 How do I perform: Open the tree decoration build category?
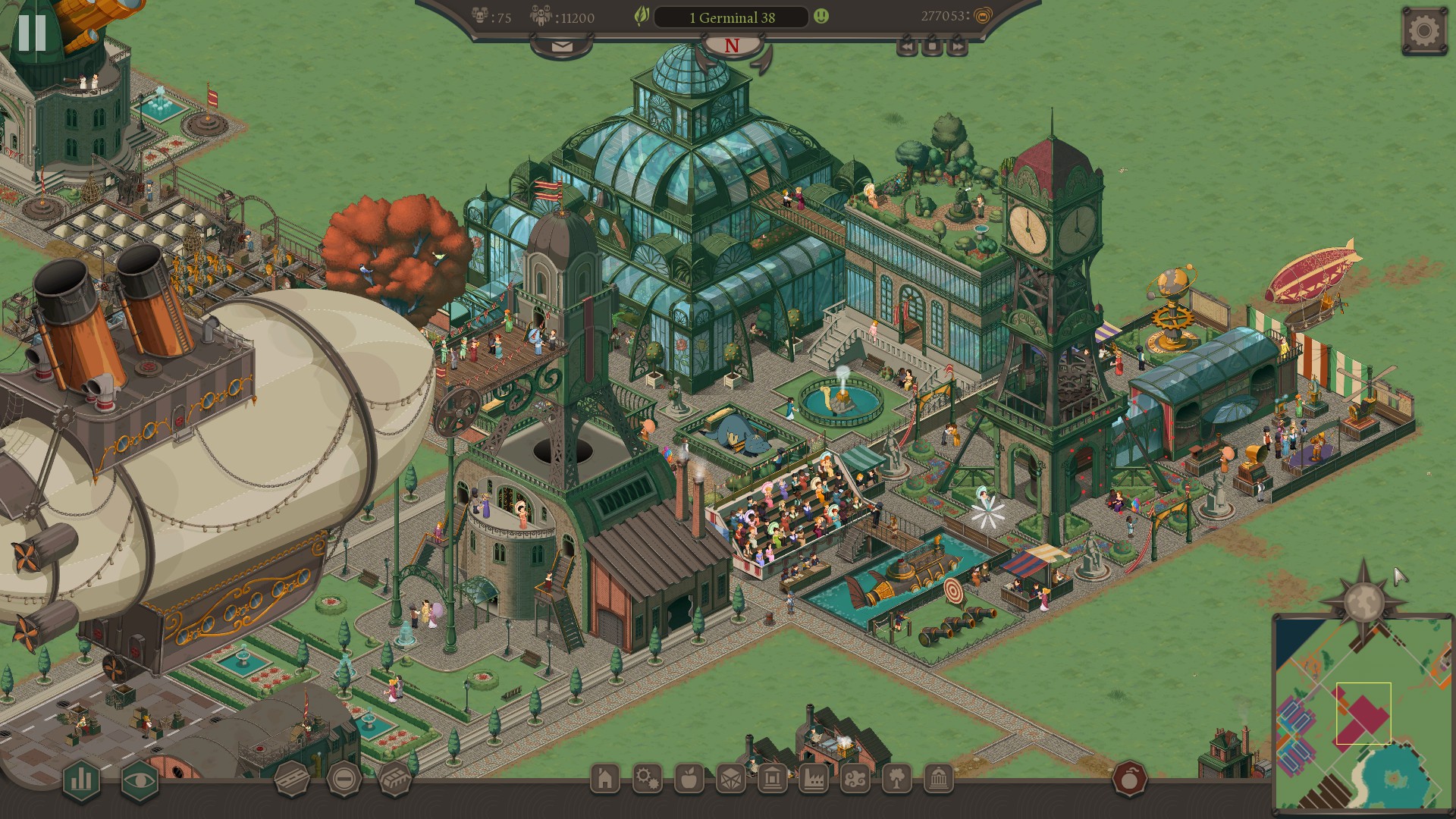pos(896,779)
